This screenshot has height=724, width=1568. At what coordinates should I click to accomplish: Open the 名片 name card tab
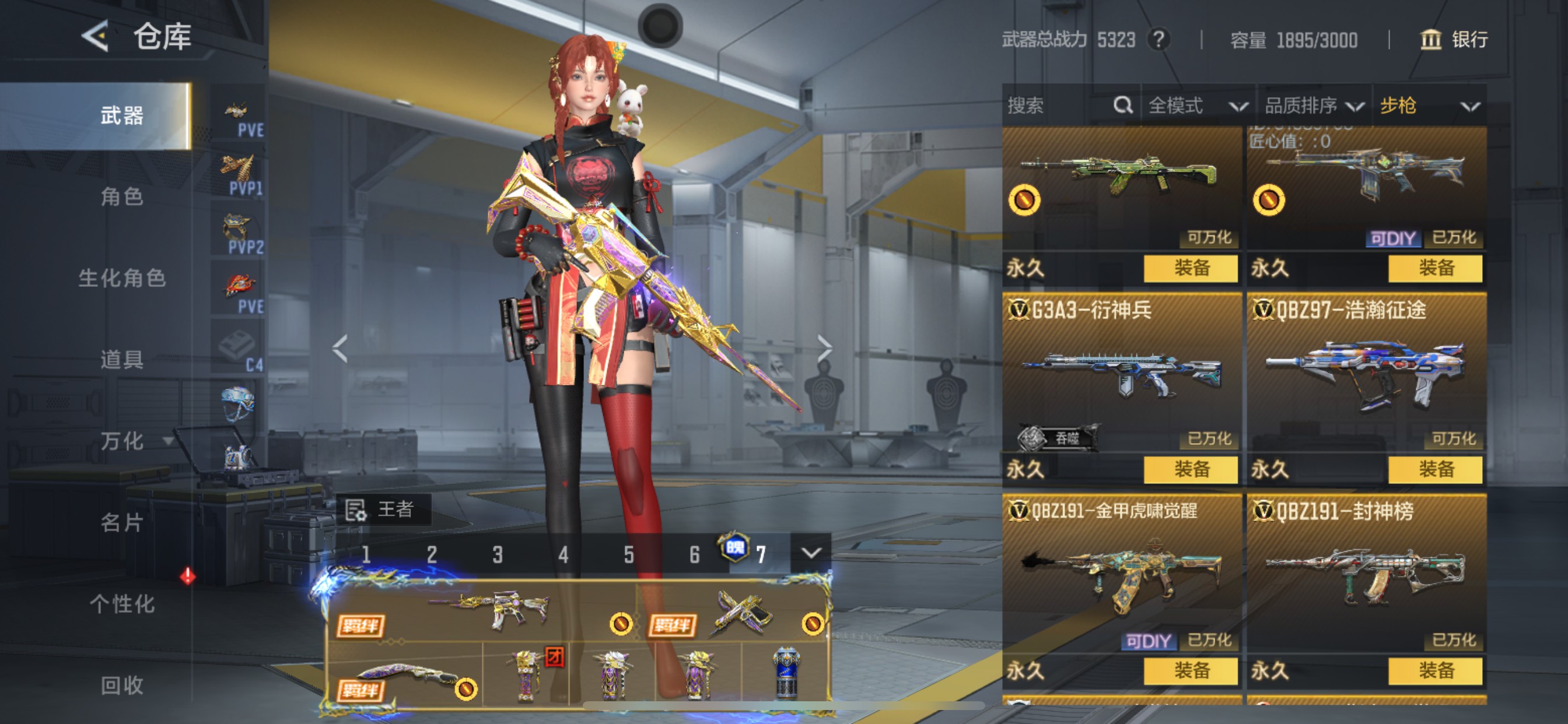click(x=122, y=522)
